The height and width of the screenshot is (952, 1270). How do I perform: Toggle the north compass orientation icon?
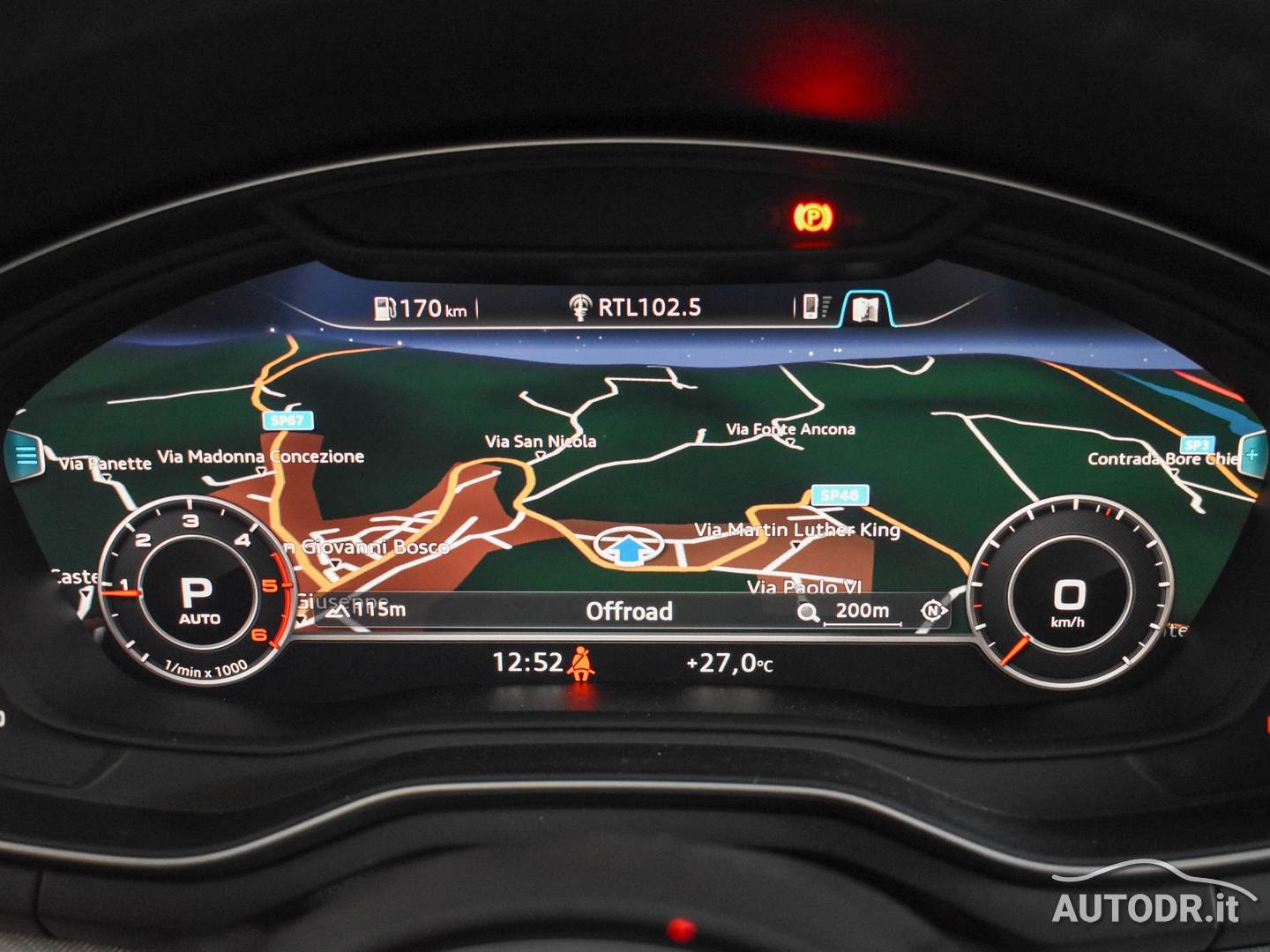coord(932,611)
